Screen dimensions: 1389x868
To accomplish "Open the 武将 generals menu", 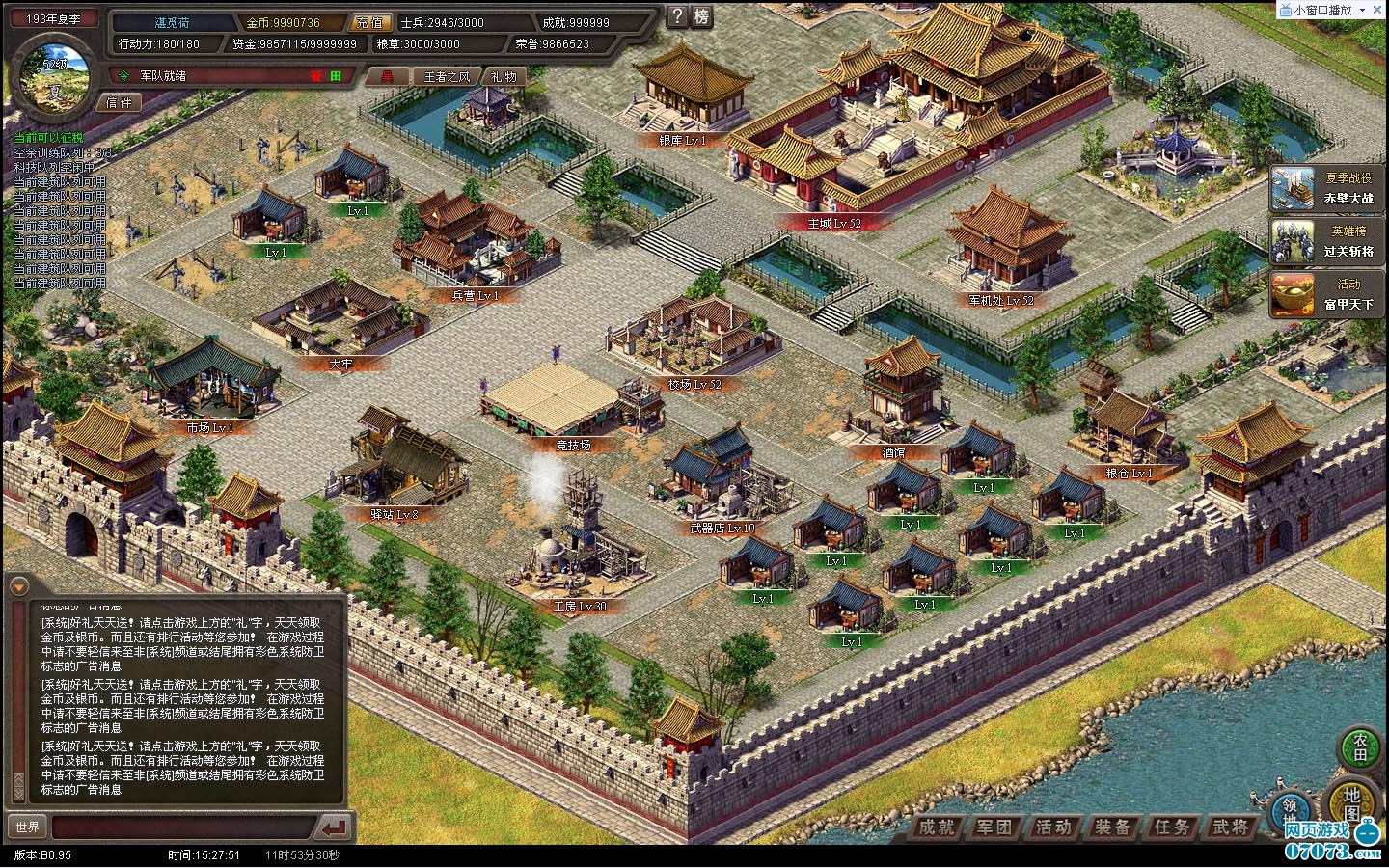I will point(1231,827).
